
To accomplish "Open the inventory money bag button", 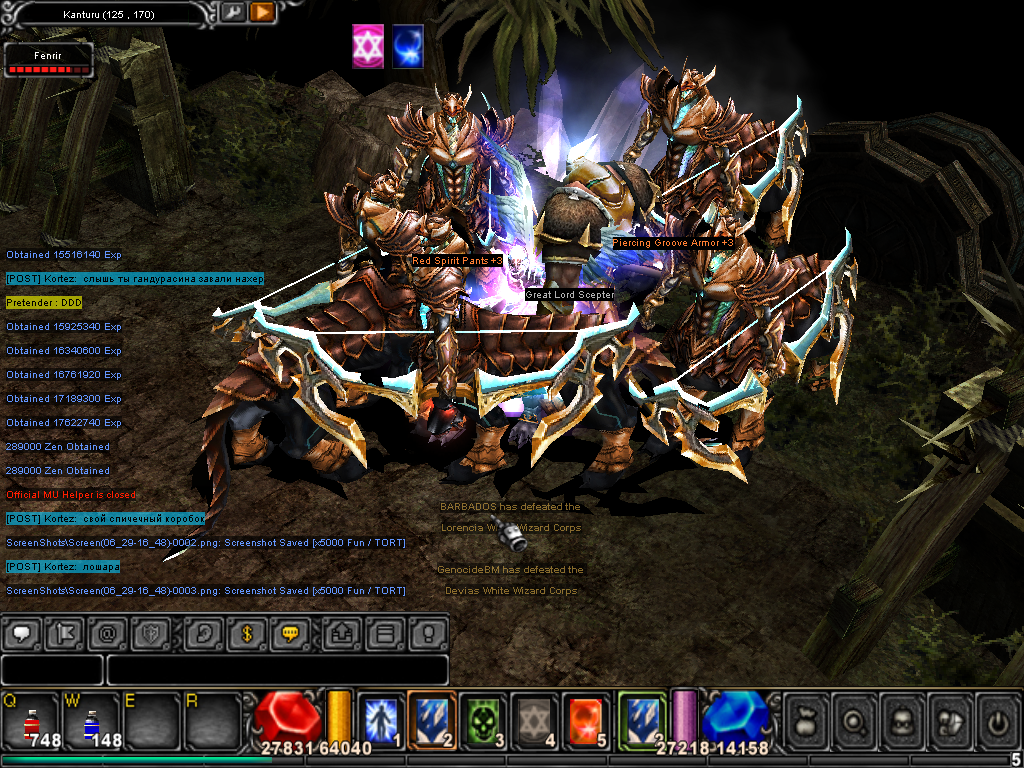I will tap(808, 719).
